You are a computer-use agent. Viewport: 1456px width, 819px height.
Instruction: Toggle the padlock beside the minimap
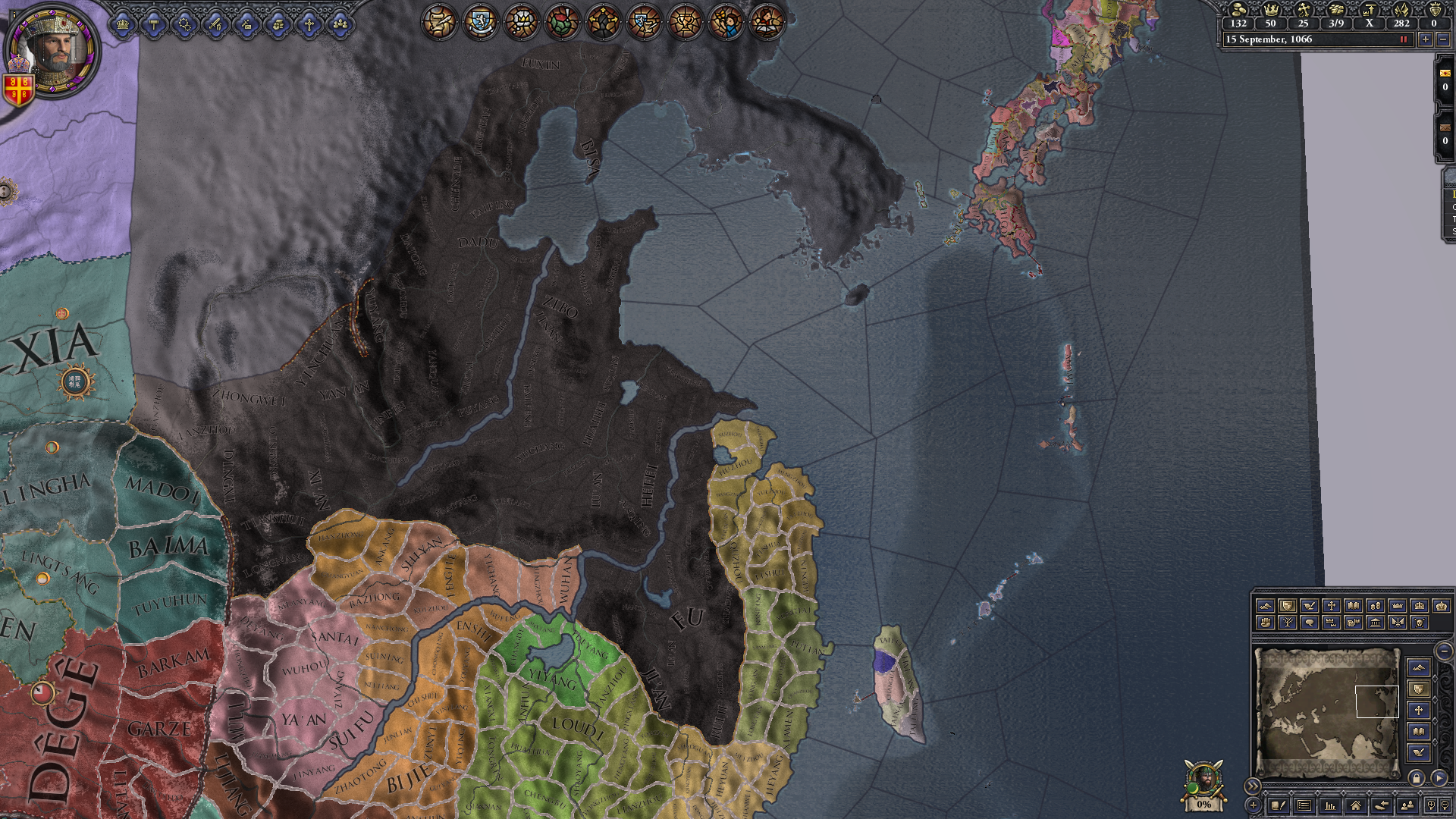[1417, 777]
